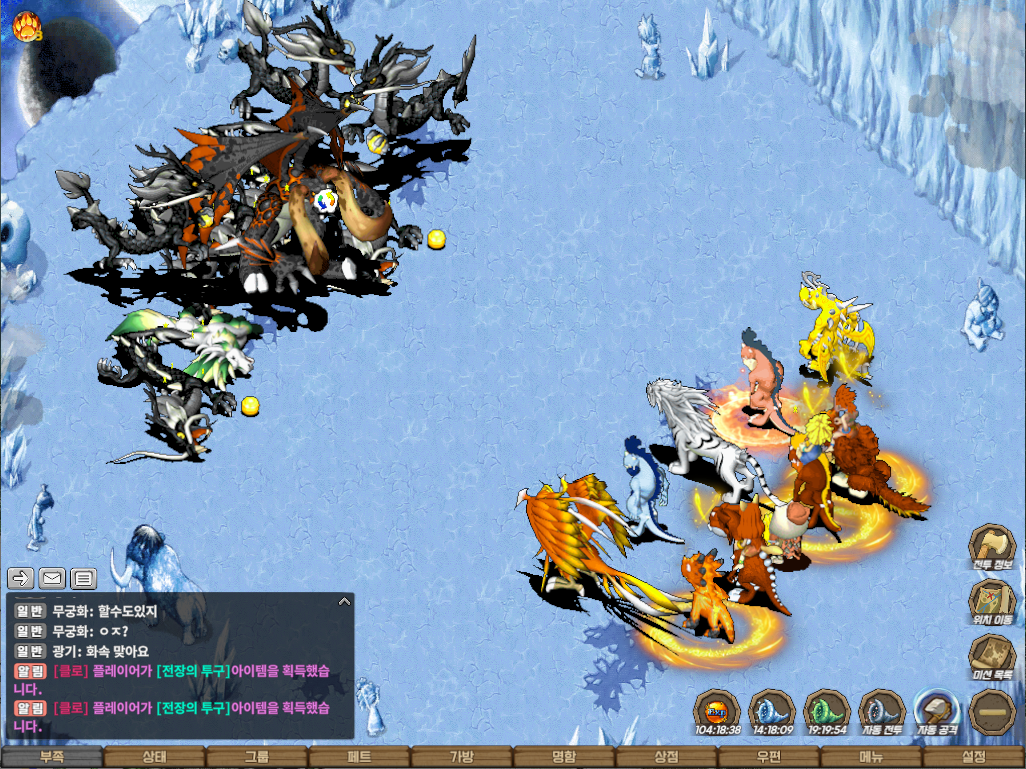
Task: Open the 미션 목록 mission list scroll
Action: (x=992, y=657)
